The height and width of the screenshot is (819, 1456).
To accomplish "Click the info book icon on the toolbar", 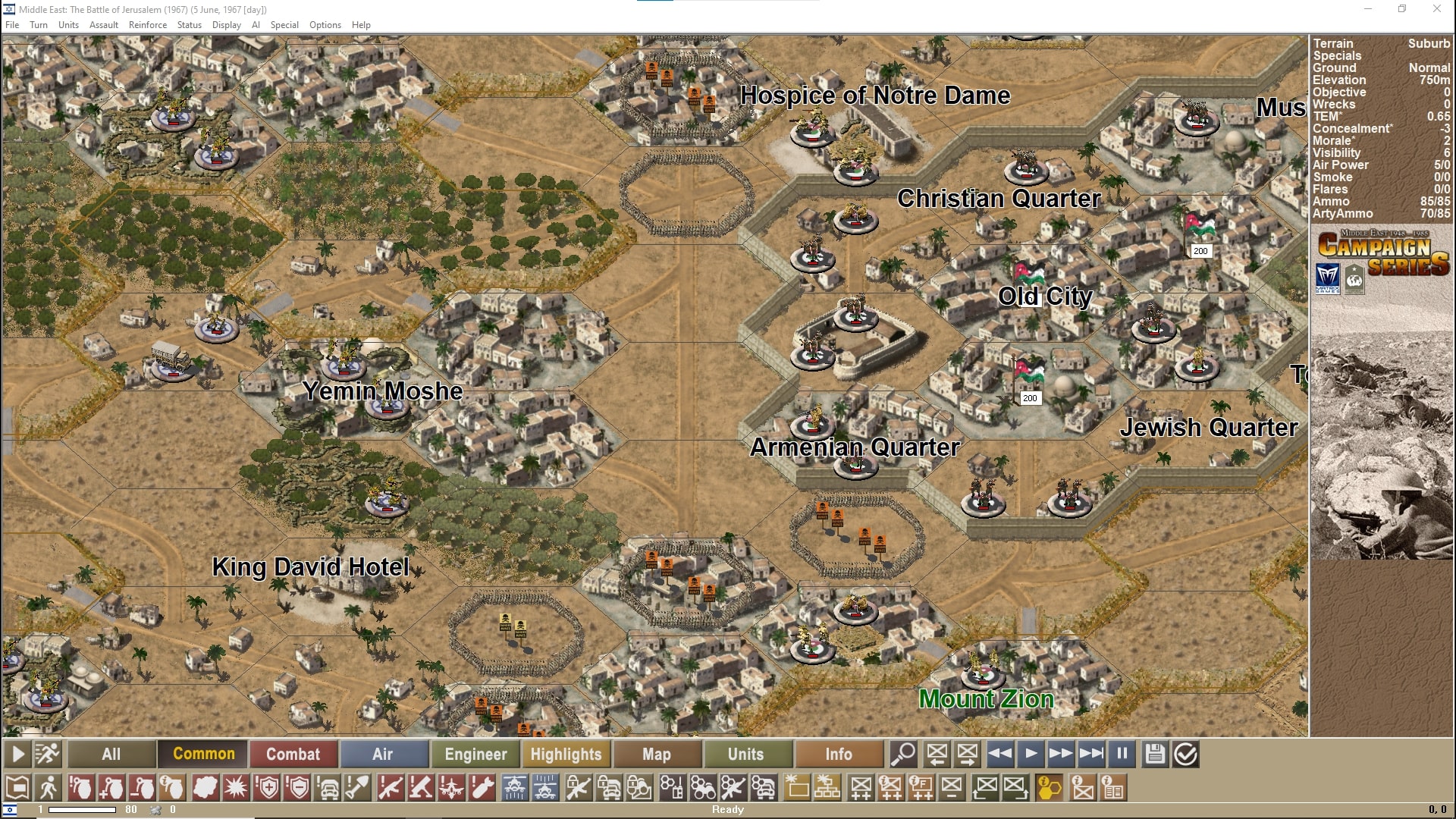I will pos(1112,788).
